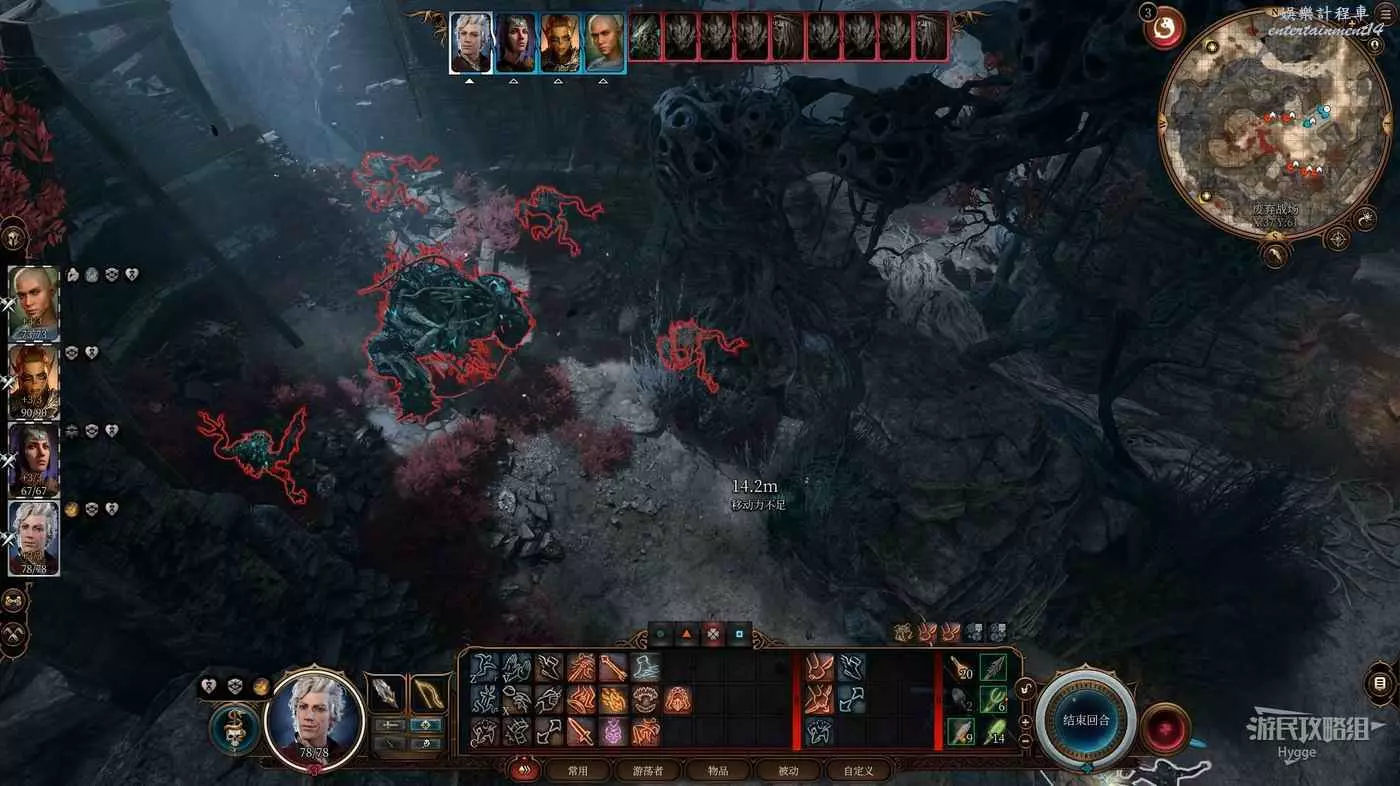The height and width of the screenshot is (786, 1400).
Task: Select the dark-haired party portrait with 67 HP
Action: (34, 459)
